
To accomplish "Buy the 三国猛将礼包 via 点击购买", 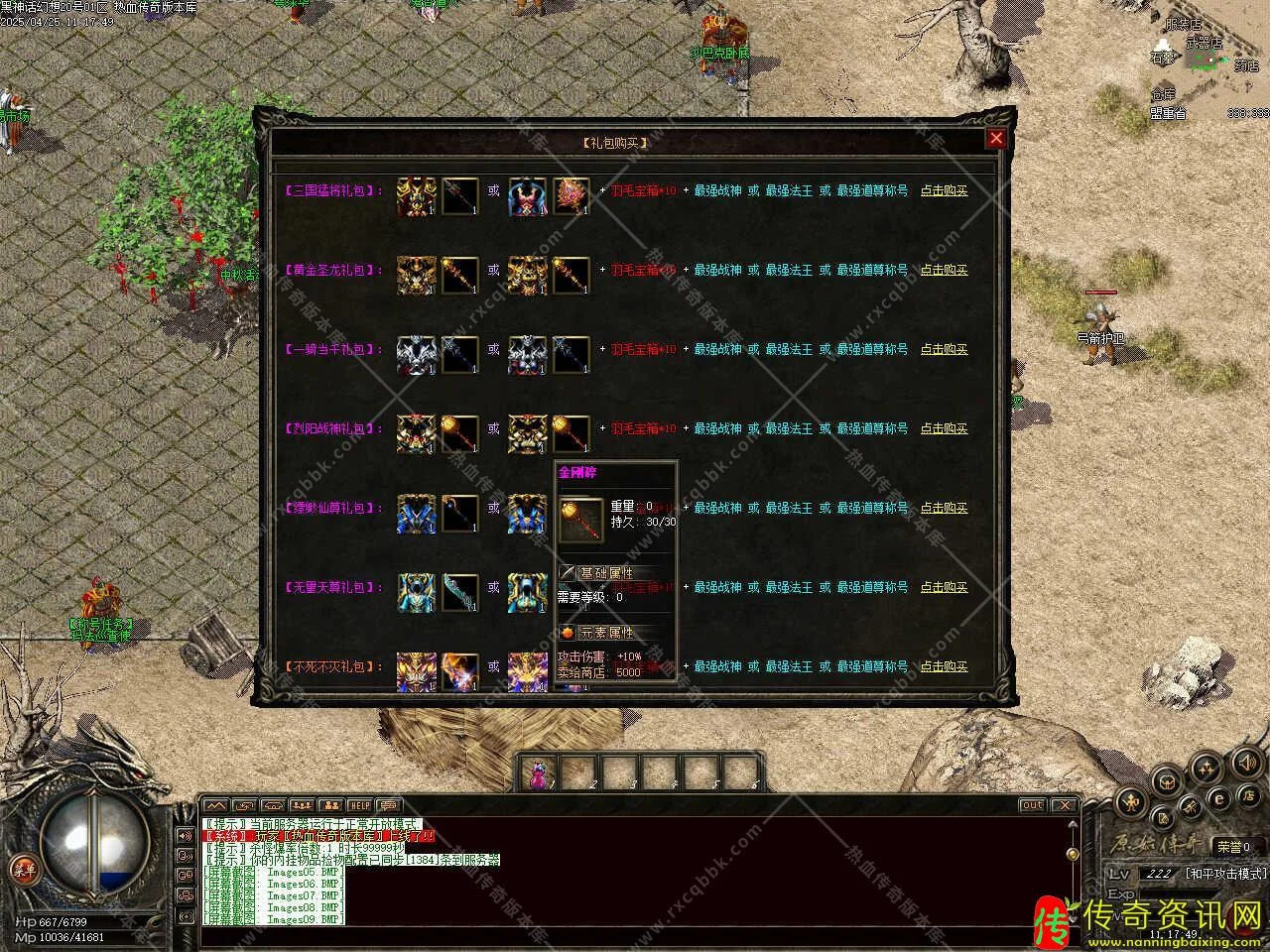I will 944,190.
